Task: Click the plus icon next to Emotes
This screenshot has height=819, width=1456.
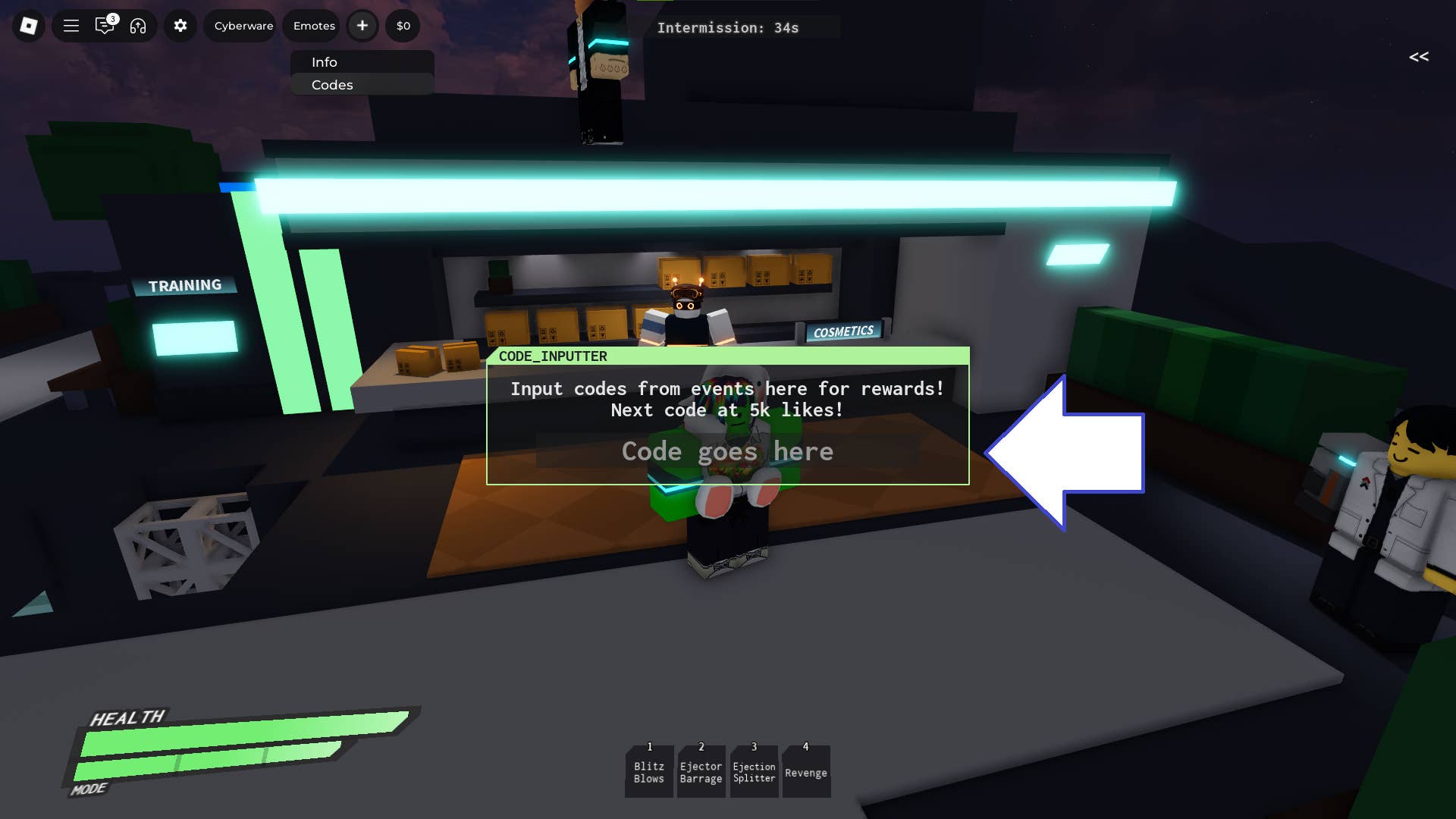Action: [x=362, y=25]
